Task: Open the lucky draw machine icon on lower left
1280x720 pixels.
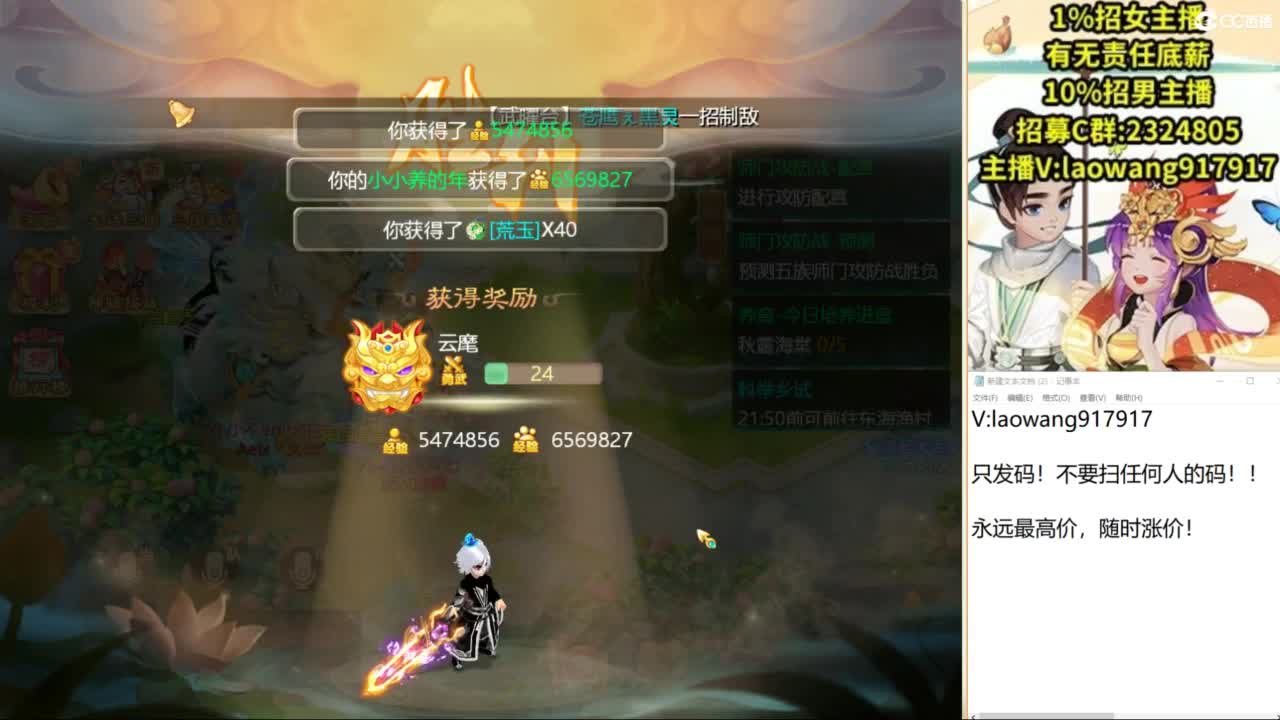Action: [x=40, y=358]
